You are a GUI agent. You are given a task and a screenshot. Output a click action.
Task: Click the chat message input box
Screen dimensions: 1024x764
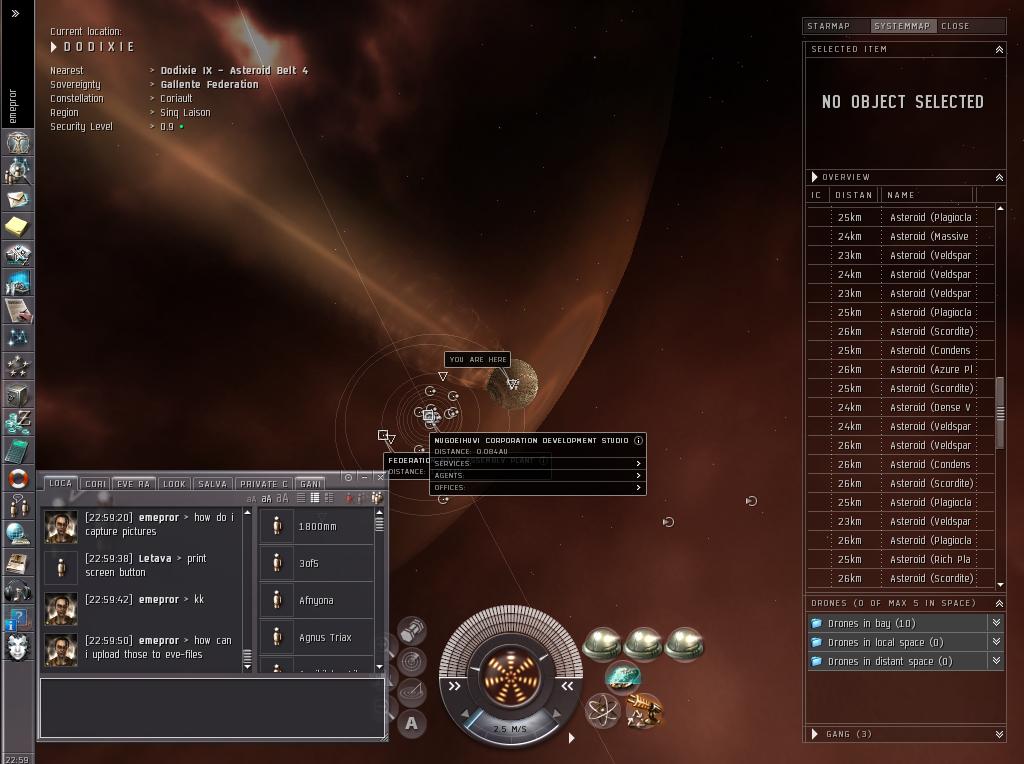pyautogui.click(x=211, y=707)
